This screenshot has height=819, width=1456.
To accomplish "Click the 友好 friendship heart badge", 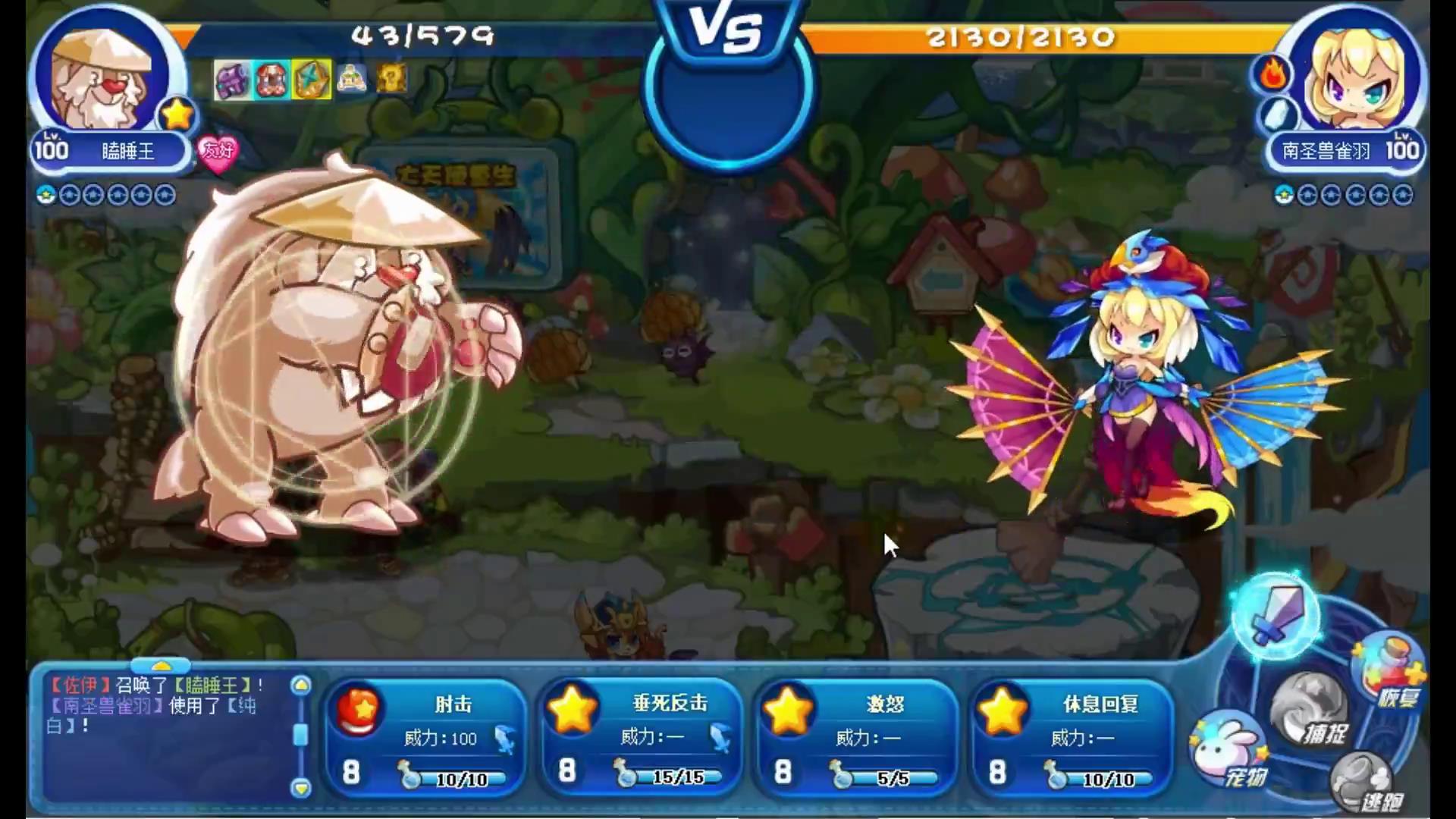I will tap(218, 152).
